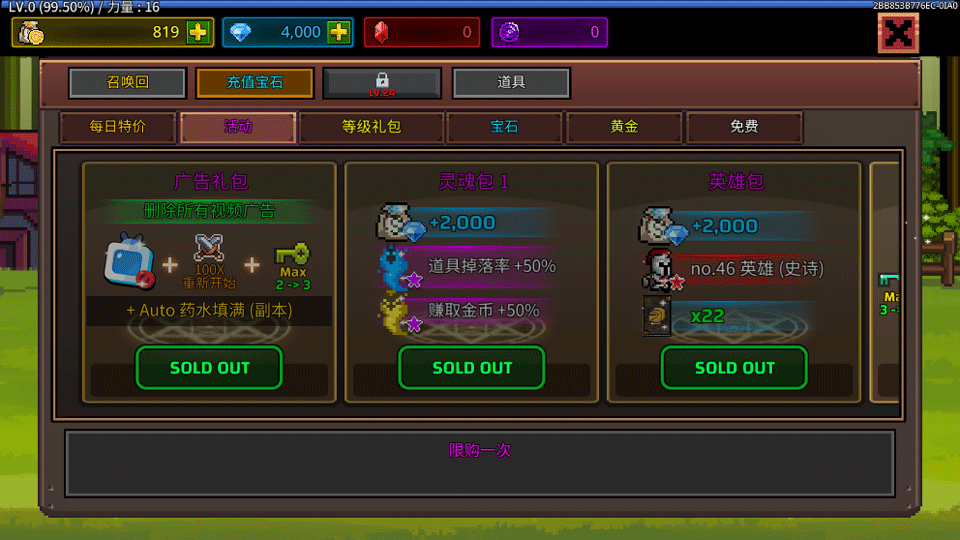Add gold with the yellow plus button
Viewport: 960px width, 540px height.
click(198, 32)
